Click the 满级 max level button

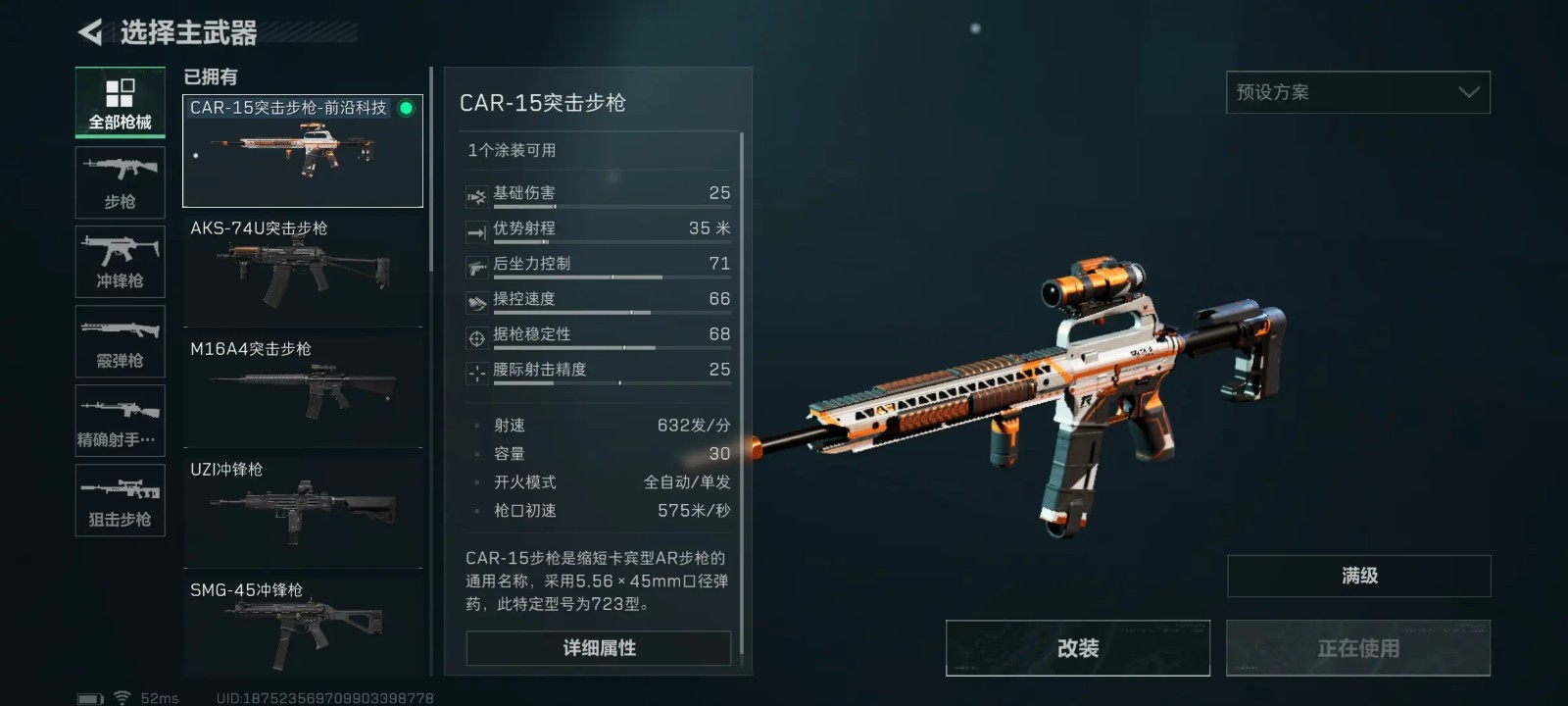click(1358, 577)
